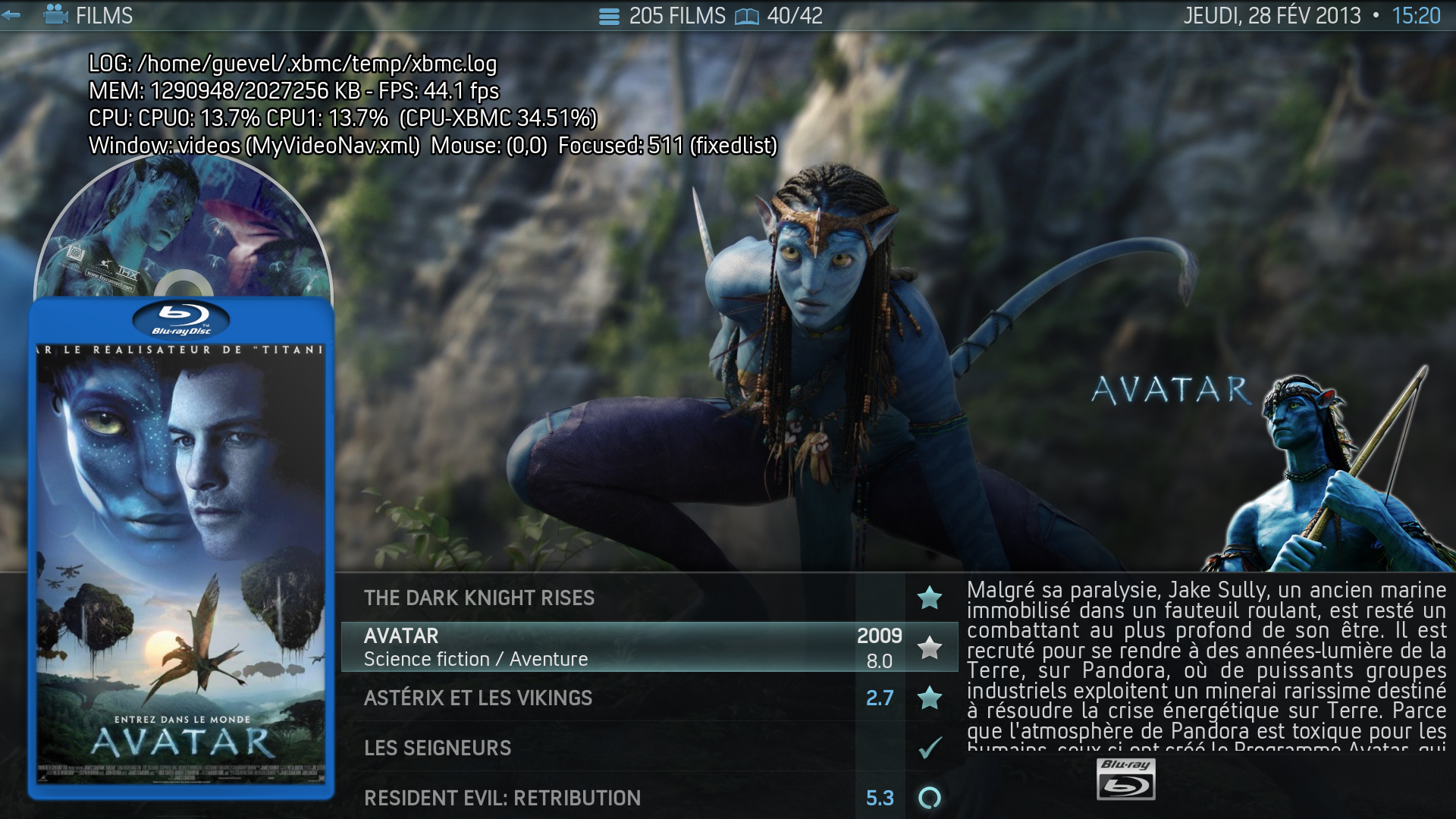Image resolution: width=1456 pixels, height=819 pixels.
Task: Pick Resident Evil: Retribution from list
Action: click(502, 798)
